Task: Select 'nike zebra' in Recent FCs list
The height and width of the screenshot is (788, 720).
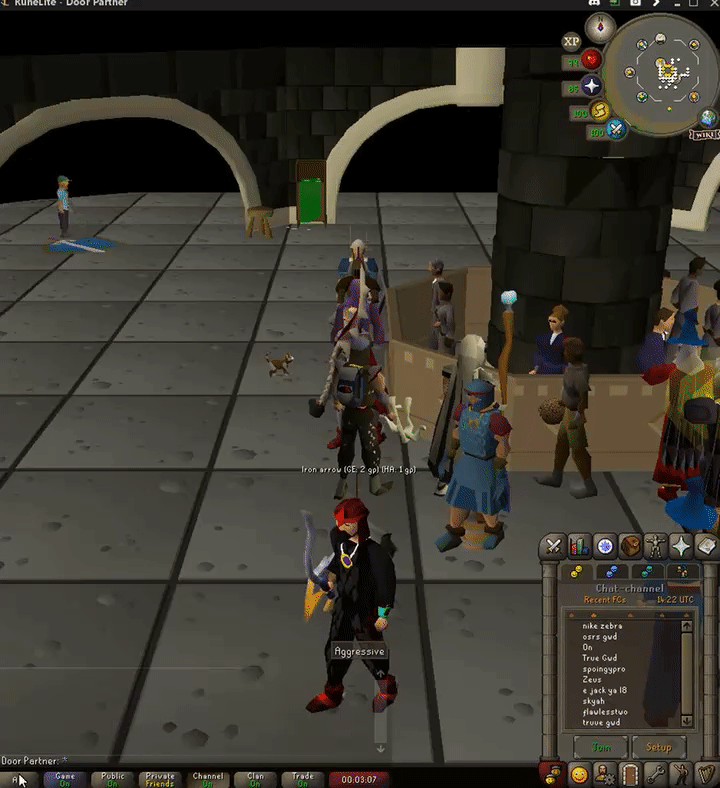Action: [602, 626]
